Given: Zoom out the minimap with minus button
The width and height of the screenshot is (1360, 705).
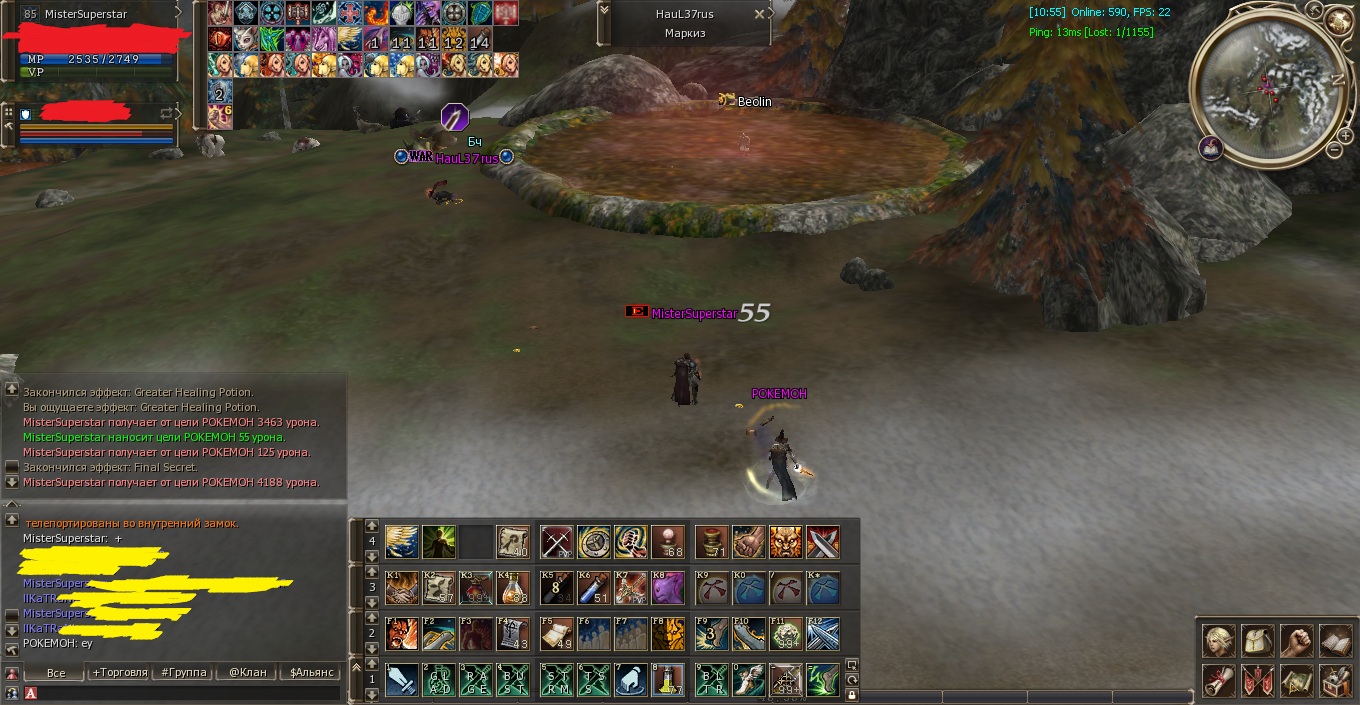Looking at the screenshot, I should (x=1334, y=150).
